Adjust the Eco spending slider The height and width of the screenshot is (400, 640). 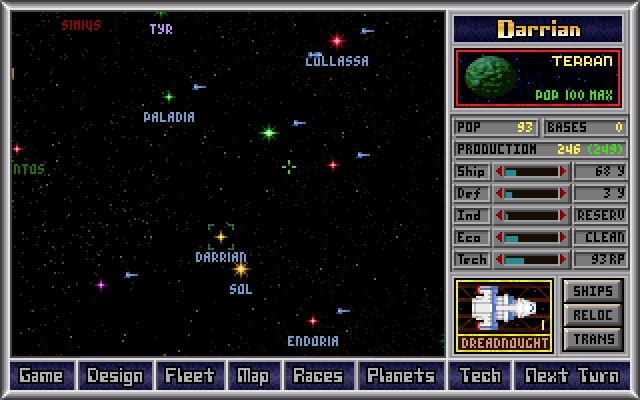pos(532,237)
